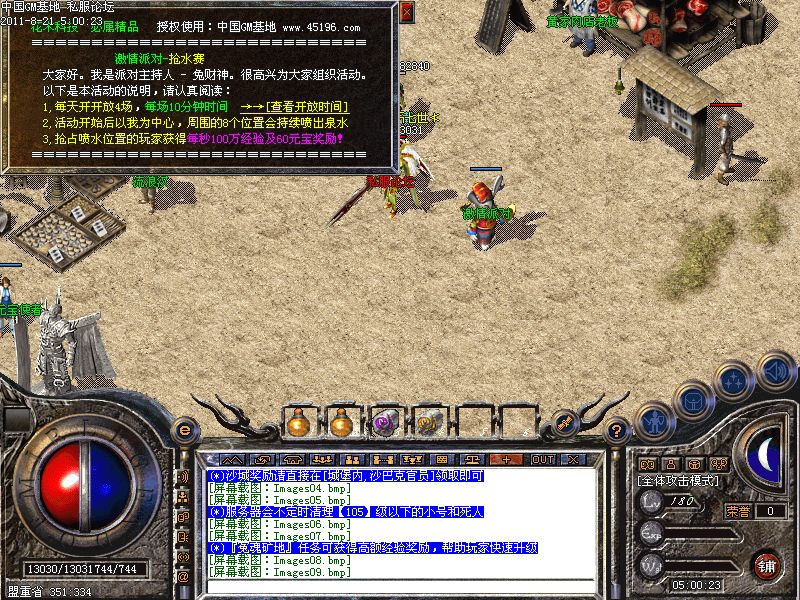The width and height of the screenshot is (800, 600).
Task: Click the round 'e' button
Action: [183, 429]
